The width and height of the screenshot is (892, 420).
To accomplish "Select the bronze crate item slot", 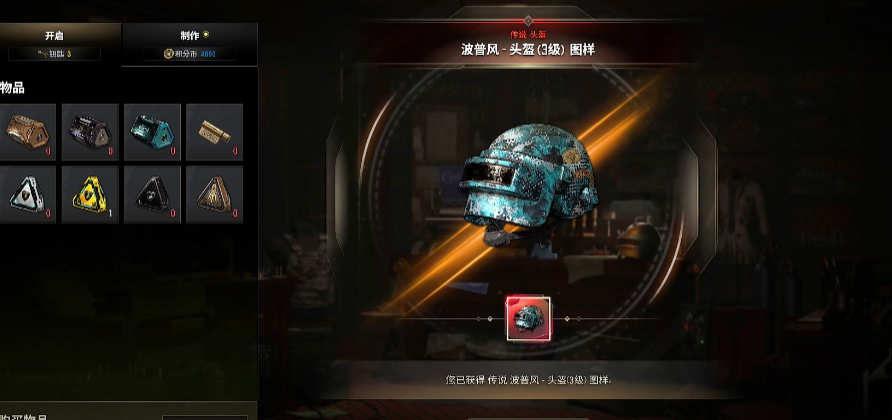I will (x=27, y=132).
